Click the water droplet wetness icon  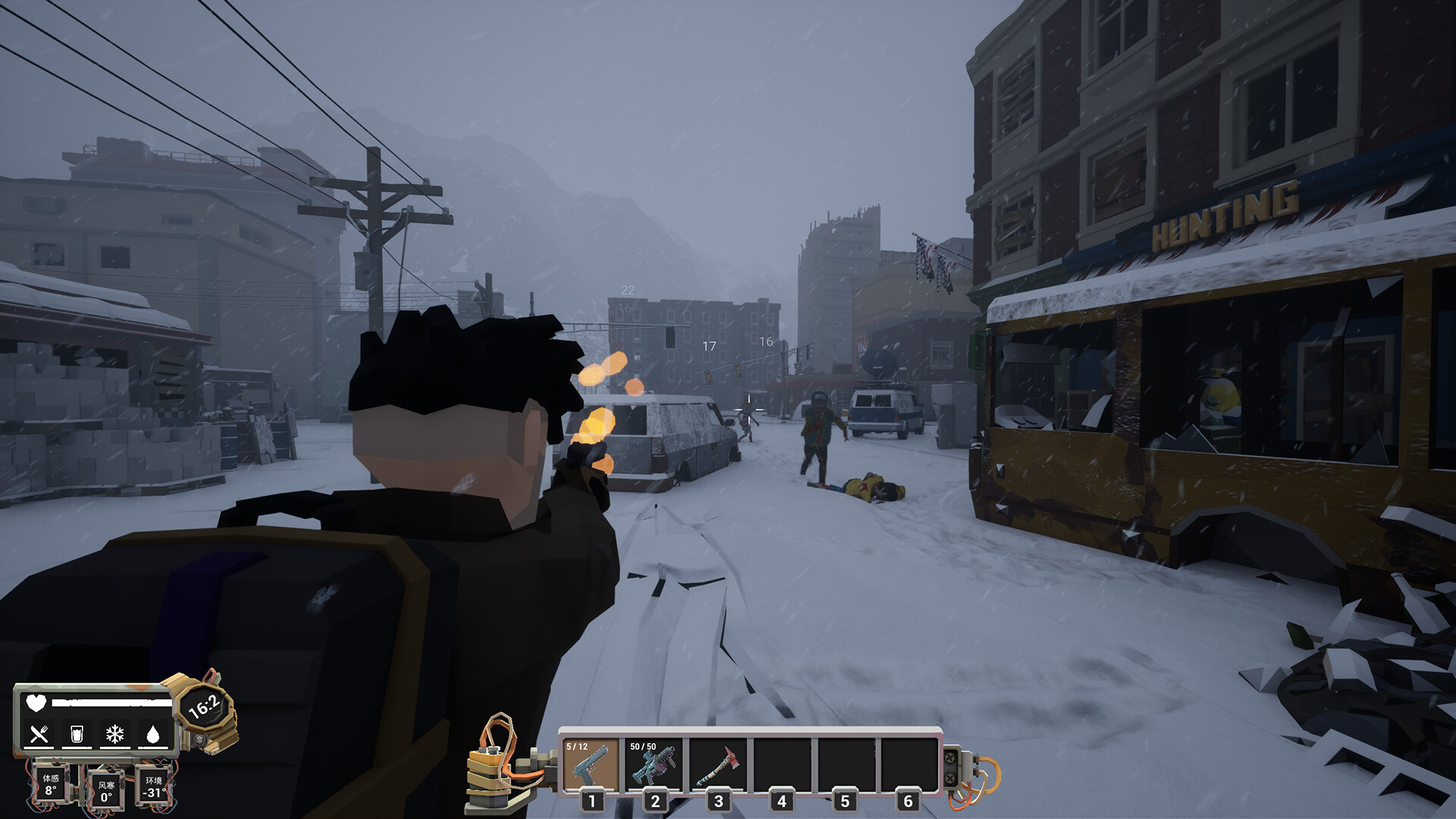coord(153,733)
